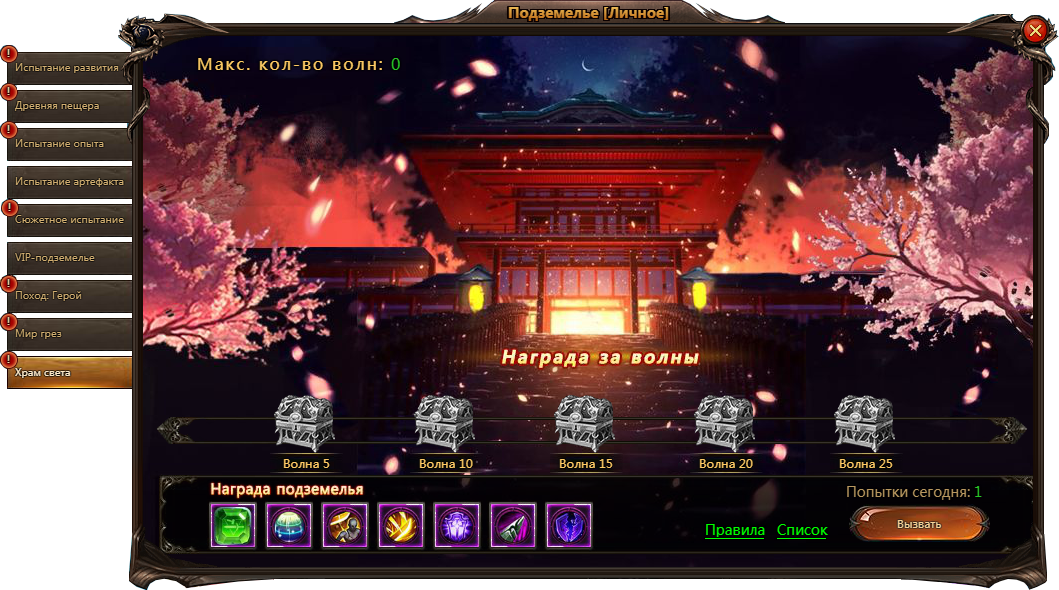Open the Правила link
Image resolution: width=1059 pixels, height=590 pixels.
pyautogui.click(x=735, y=530)
